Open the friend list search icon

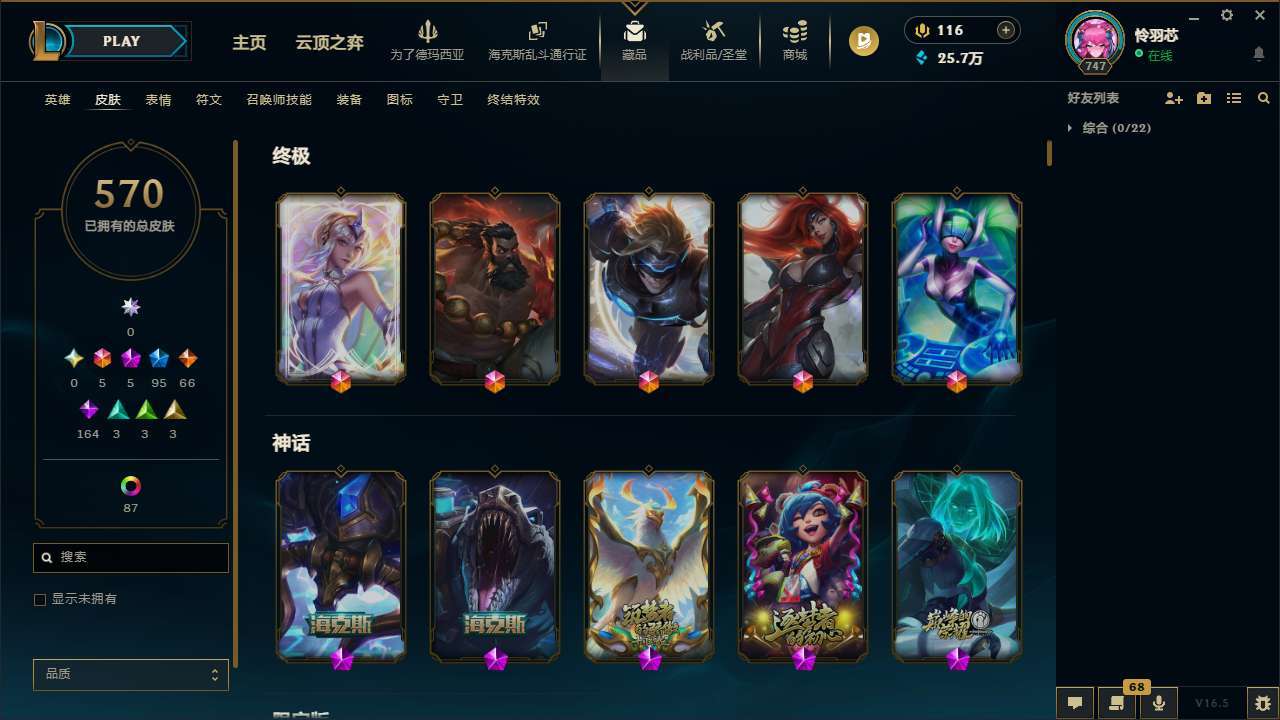(x=1264, y=97)
